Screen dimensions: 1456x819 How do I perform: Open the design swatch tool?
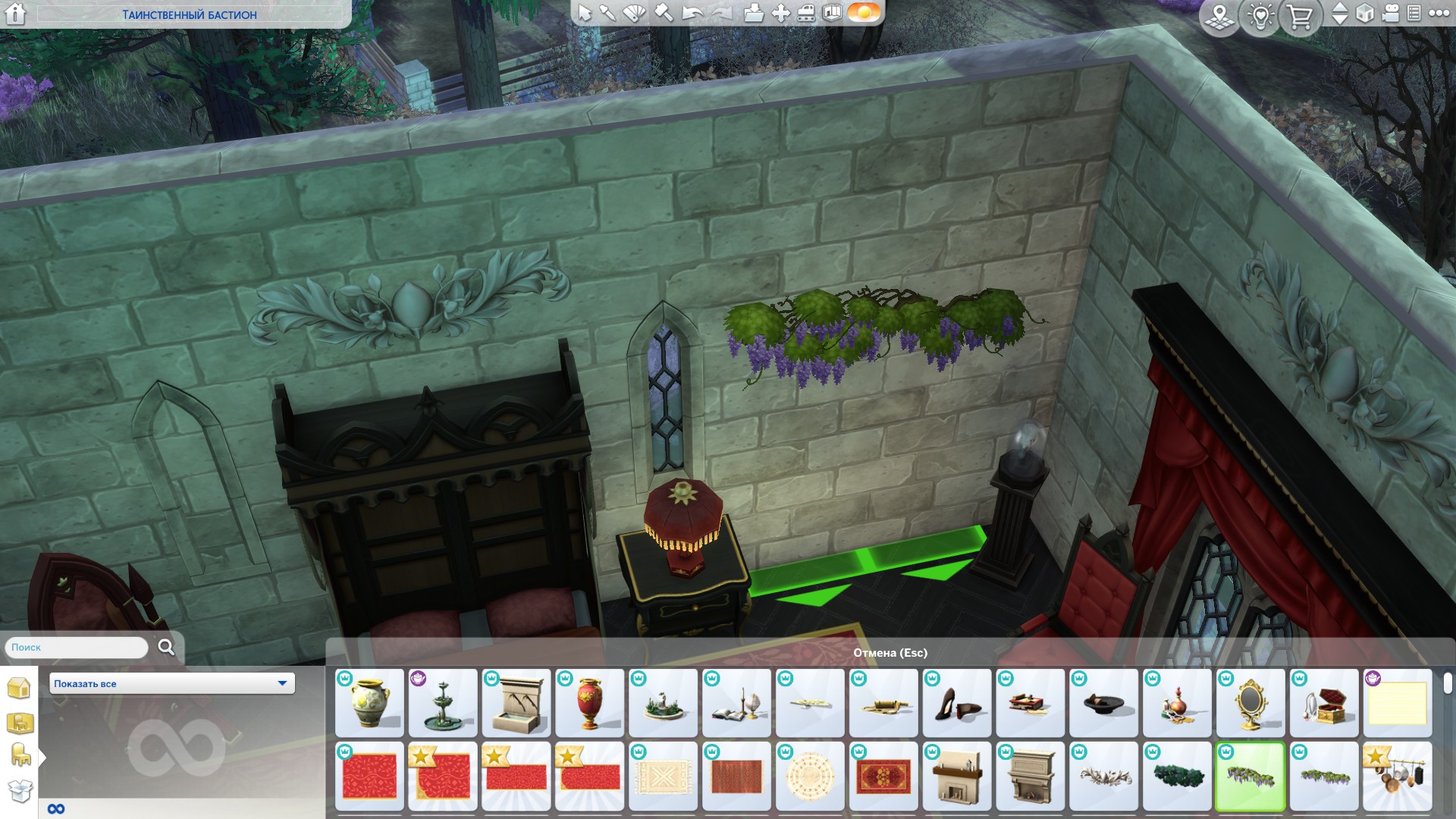(x=634, y=13)
